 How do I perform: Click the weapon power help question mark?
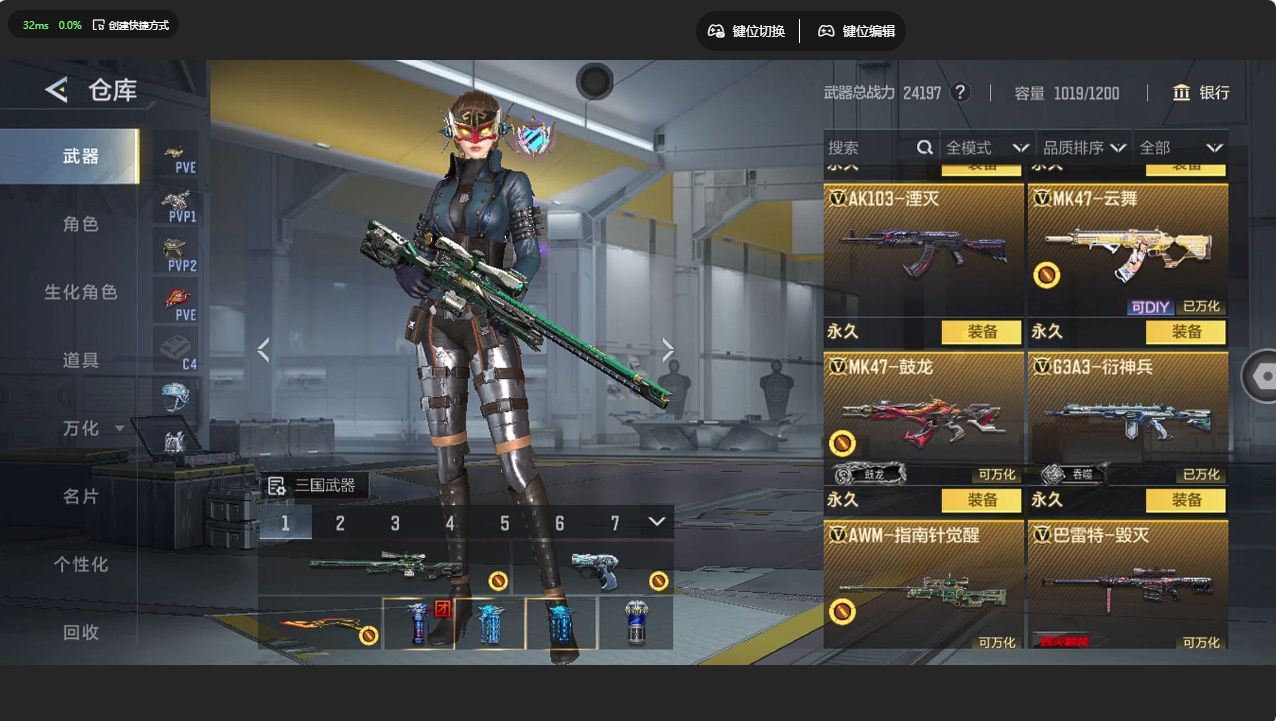coord(960,93)
